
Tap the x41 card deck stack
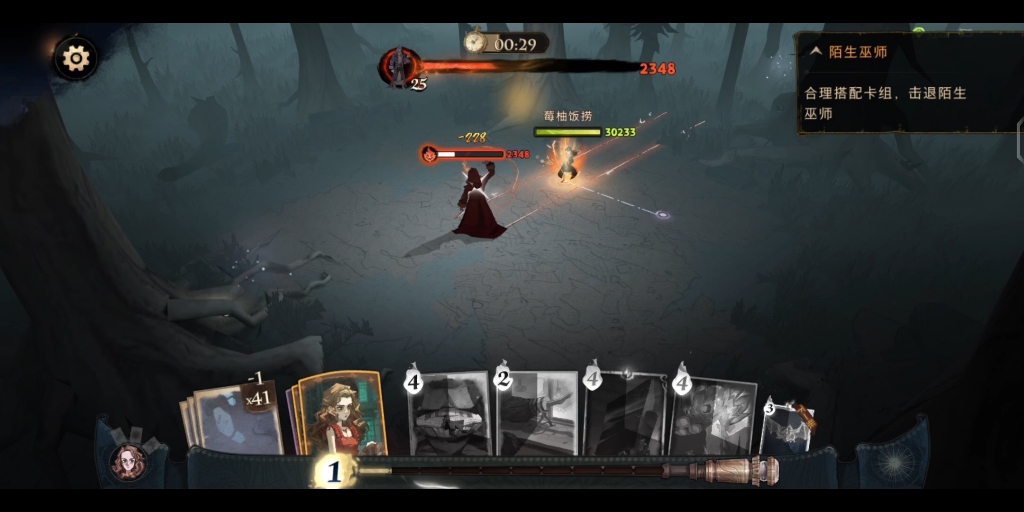pos(235,416)
